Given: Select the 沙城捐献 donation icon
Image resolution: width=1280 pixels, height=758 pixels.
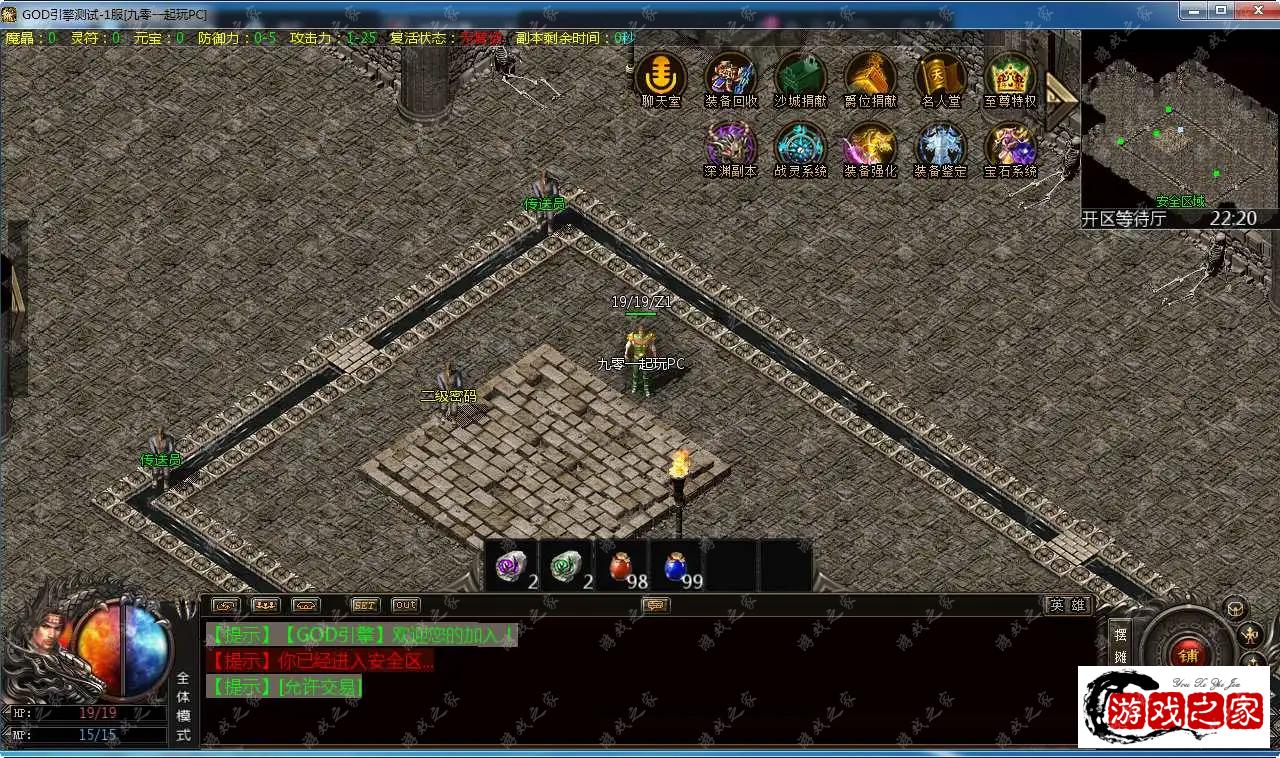Looking at the screenshot, I should click(800, 76).
